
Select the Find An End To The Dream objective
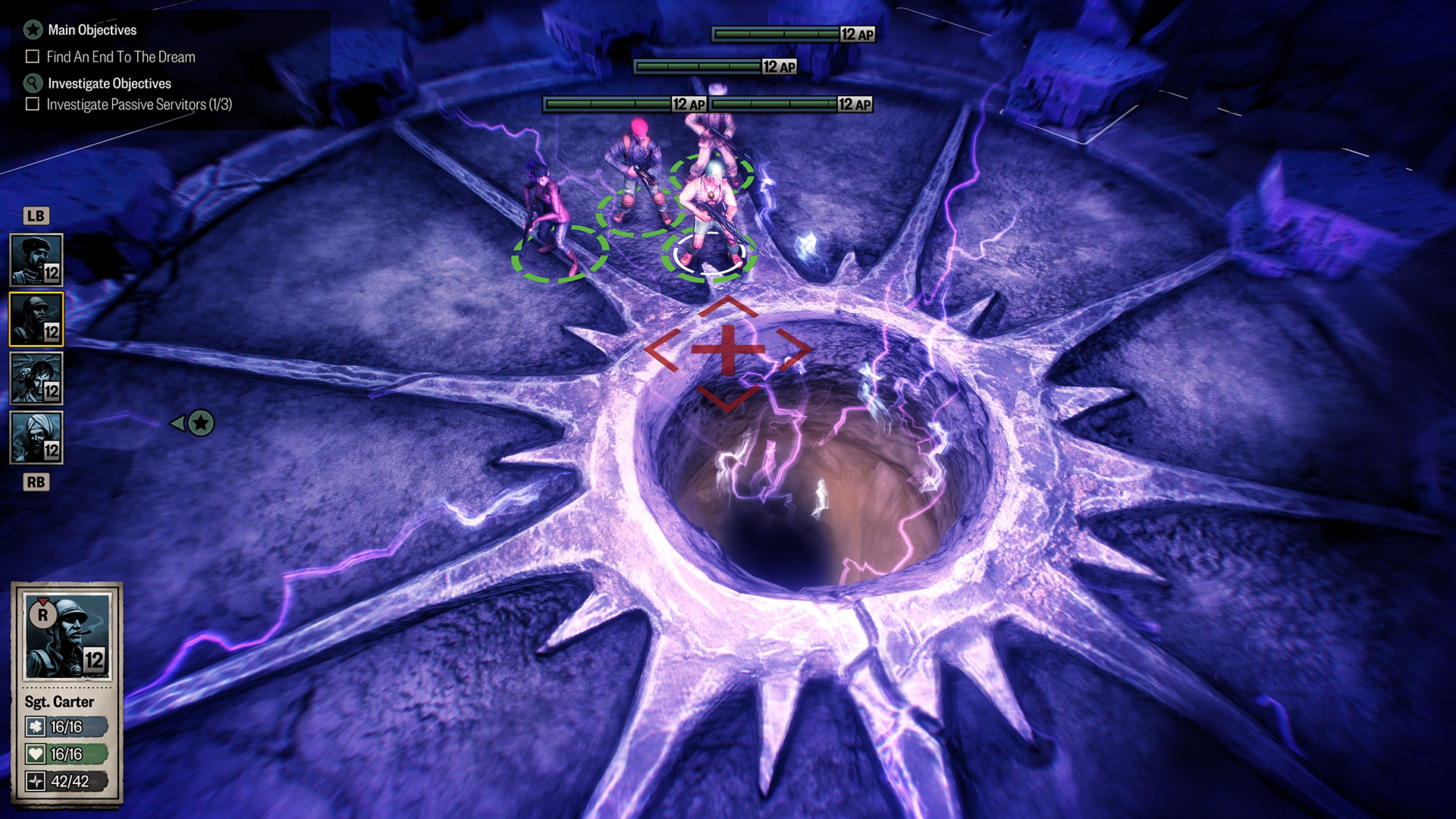point(121,57)
